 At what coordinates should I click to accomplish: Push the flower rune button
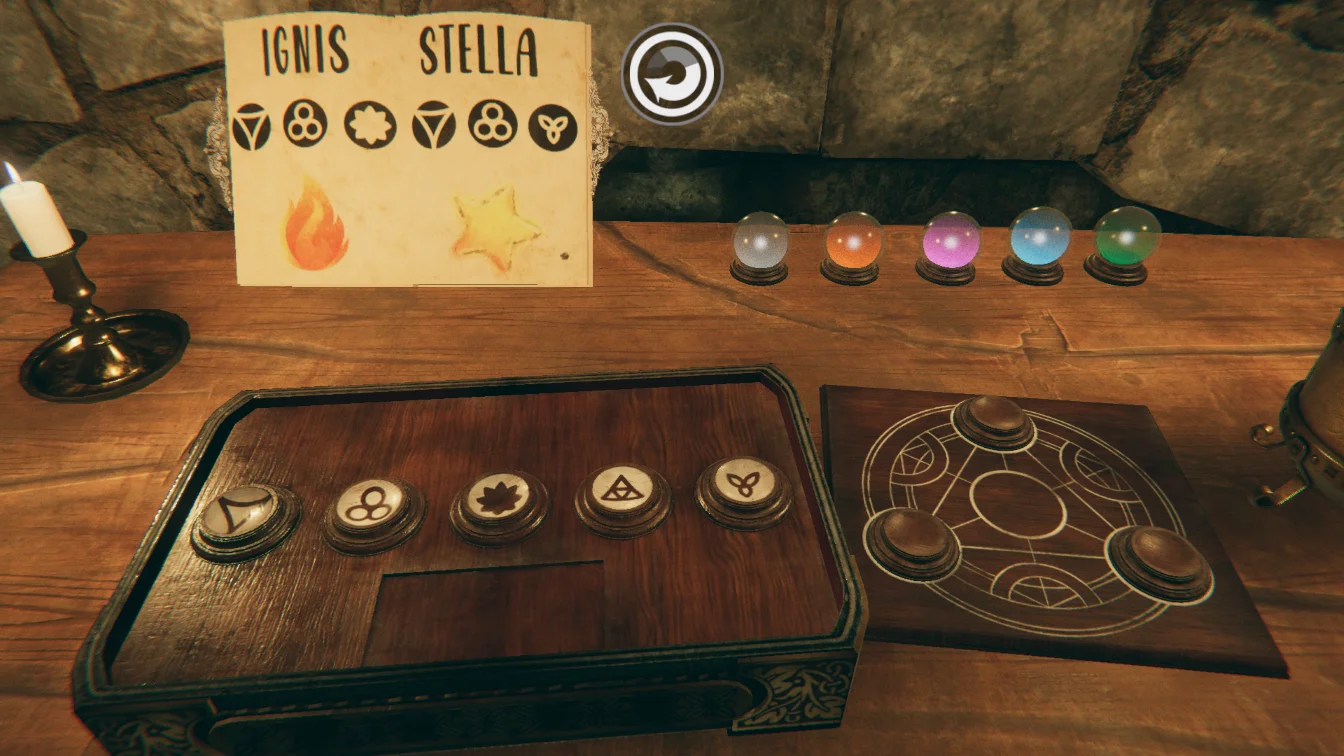pos(498,498)
